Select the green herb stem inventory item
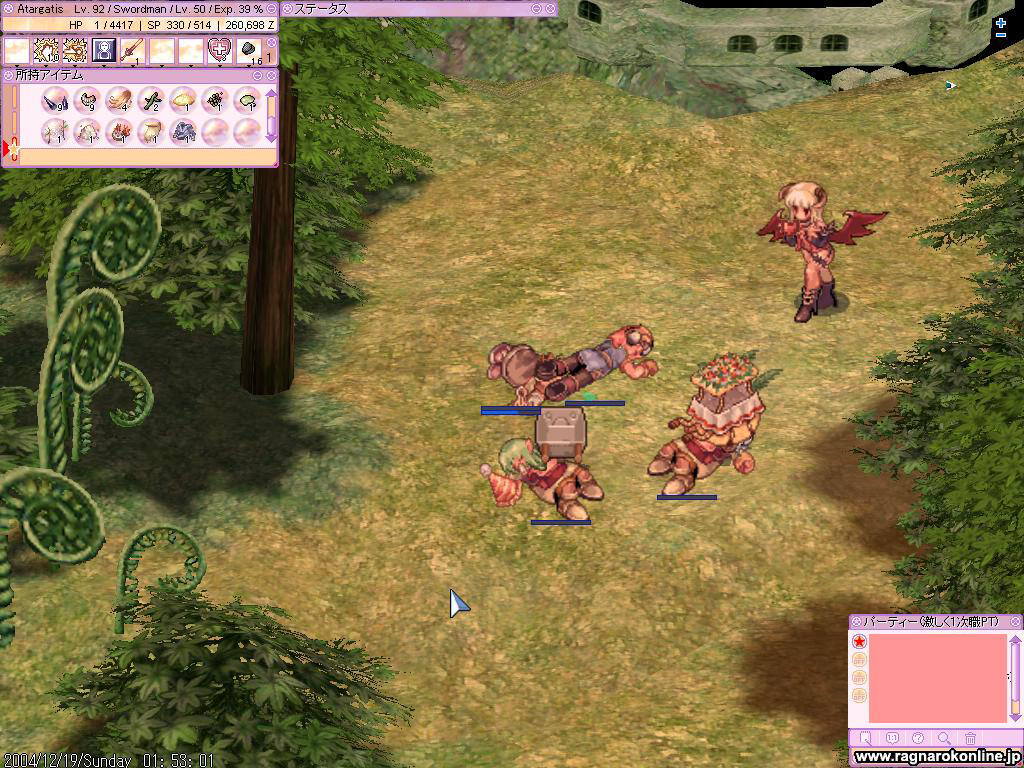Image resolution: width=1024 pixels, height=768 pixels. (150, 100)
